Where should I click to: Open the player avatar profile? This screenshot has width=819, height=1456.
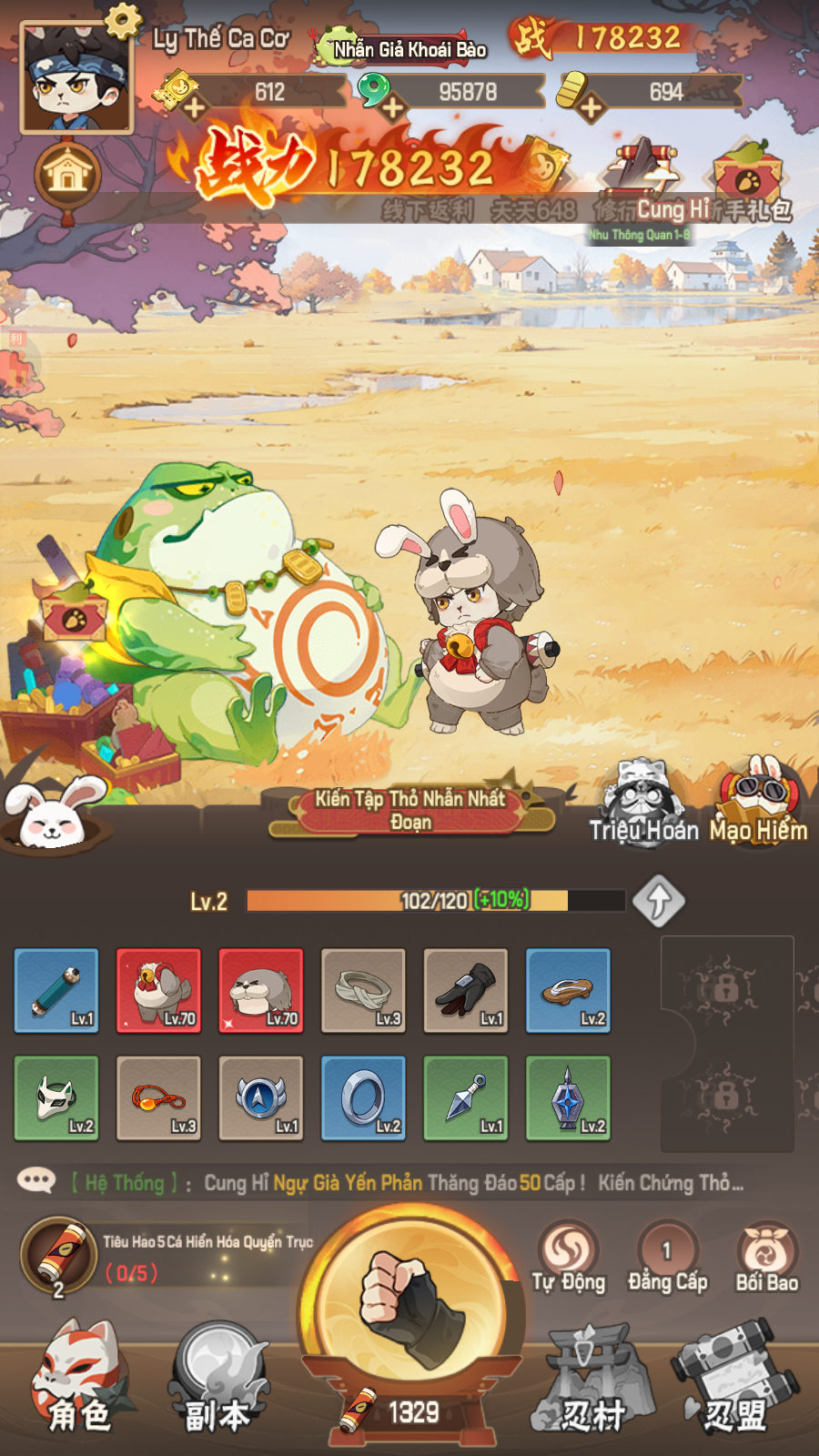(x=76, y=79)
